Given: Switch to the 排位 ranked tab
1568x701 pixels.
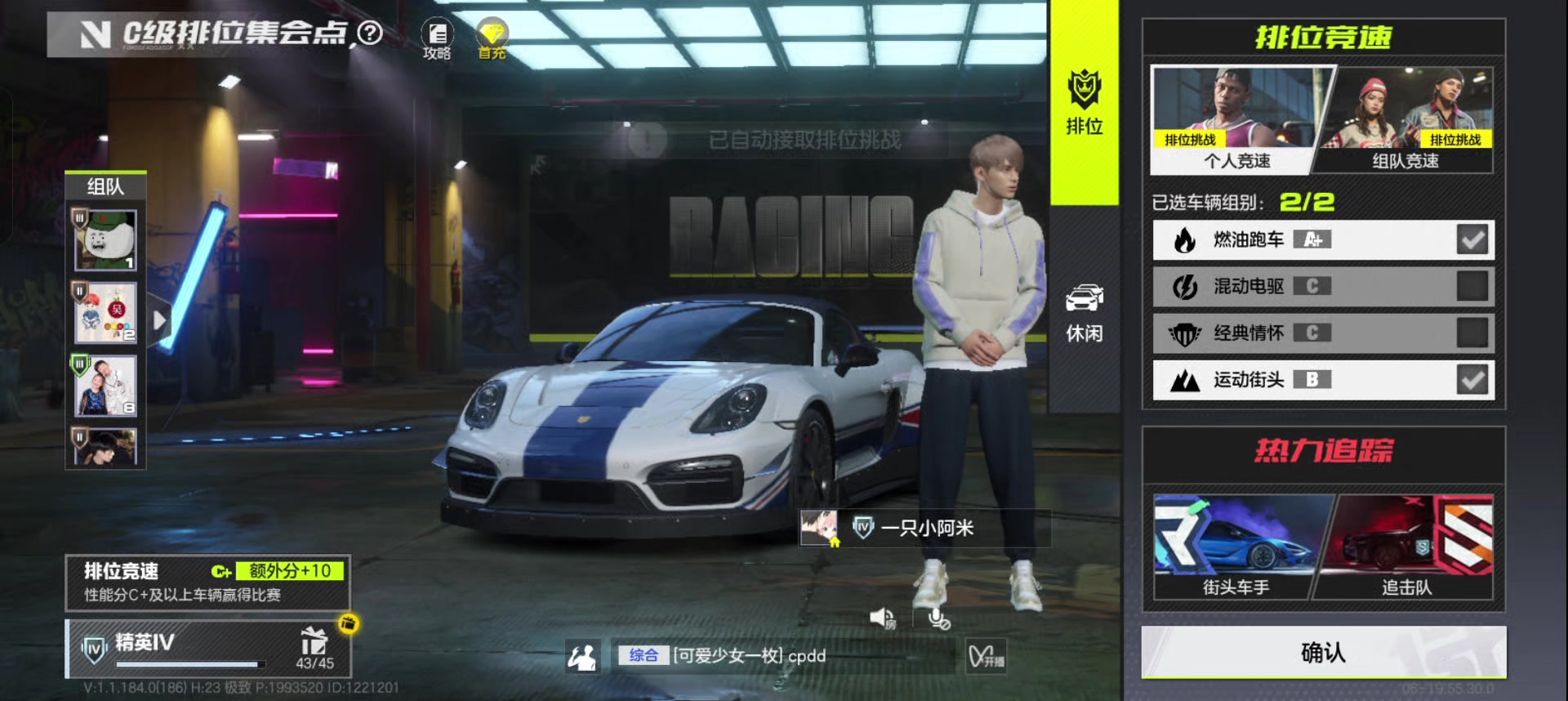Looking at the screenshot, I should coord(1084,102).
